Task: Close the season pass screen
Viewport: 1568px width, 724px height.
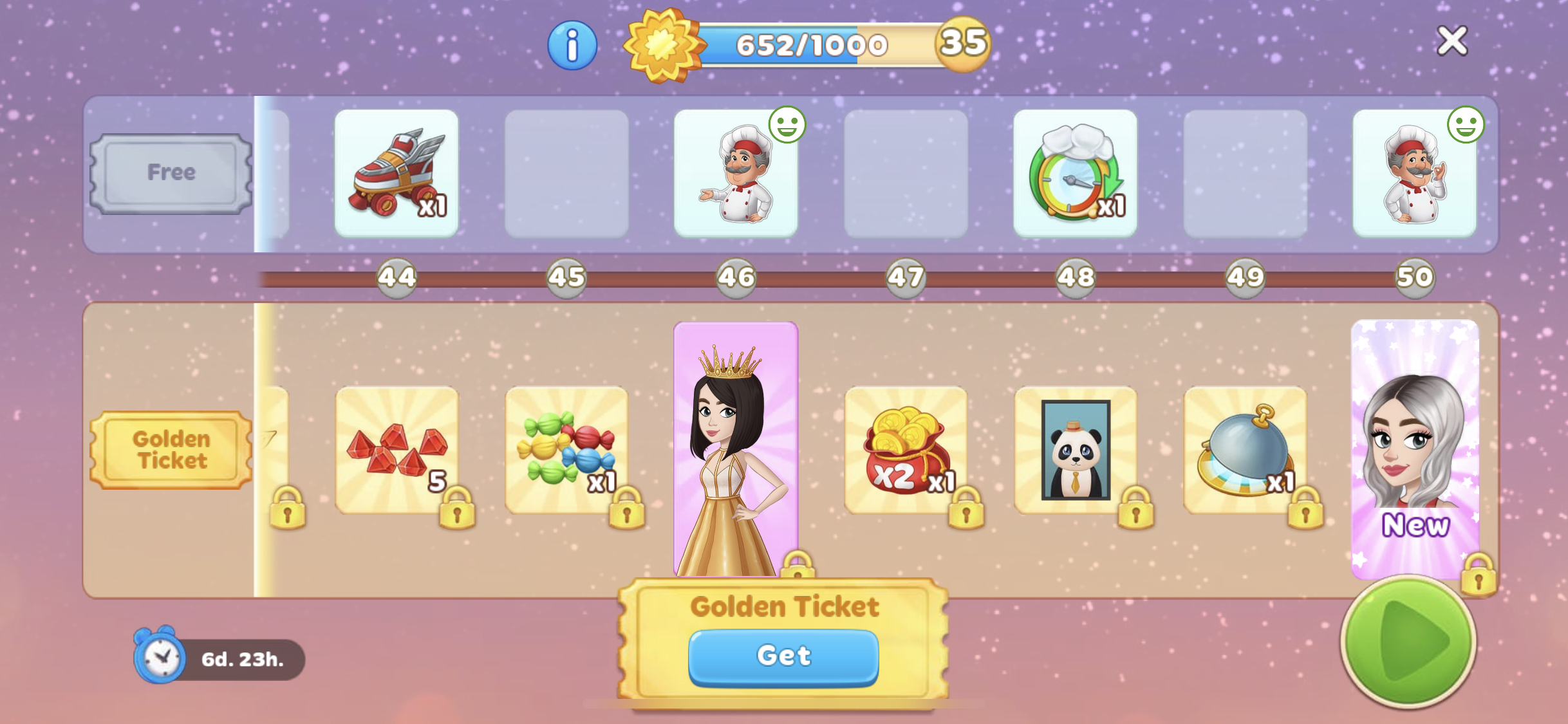Action: click(1452, 41)
